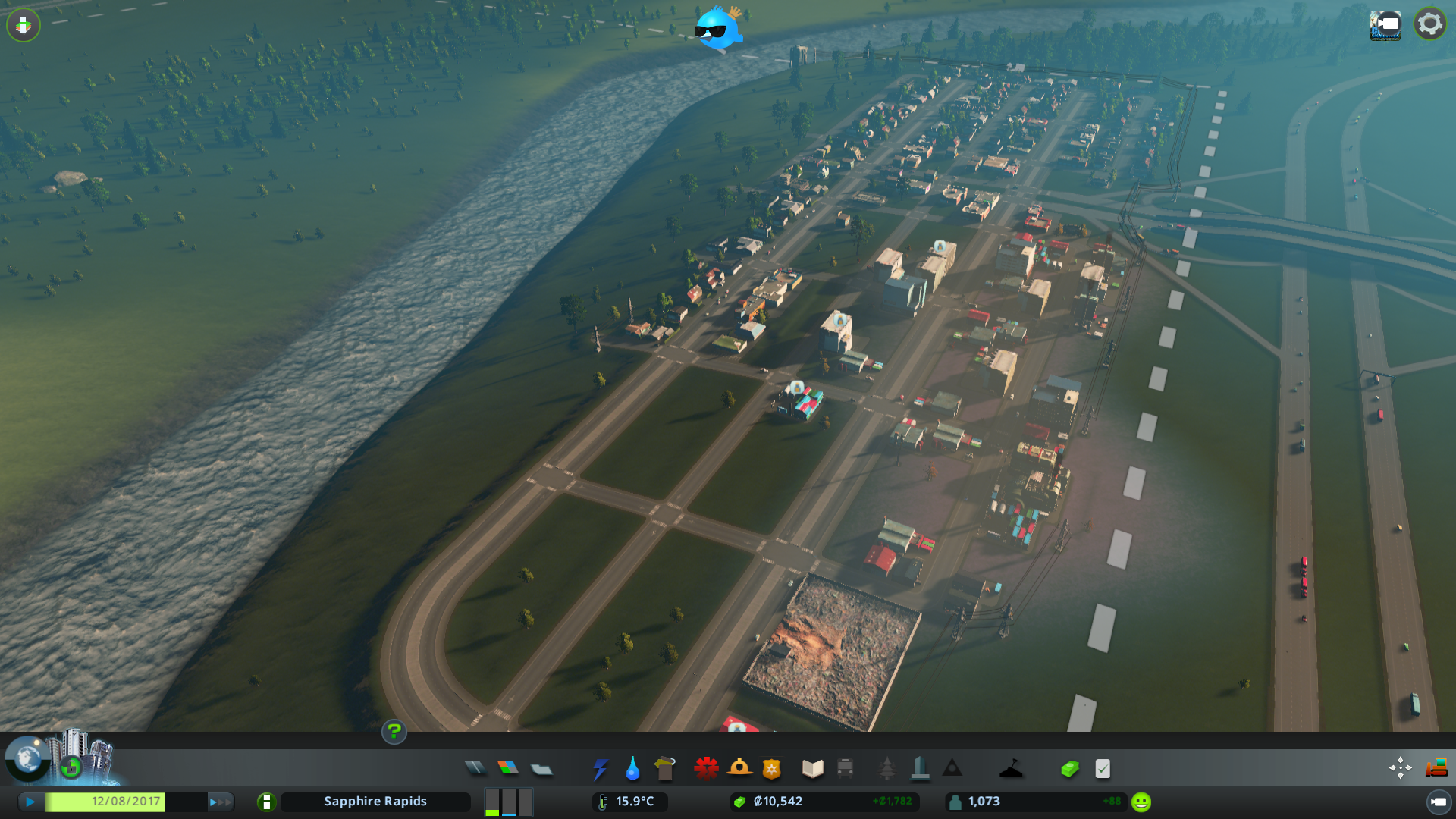Select the Fire Department menu
Viewport: 1456px width, 819px height.
[x=739, y=768]
